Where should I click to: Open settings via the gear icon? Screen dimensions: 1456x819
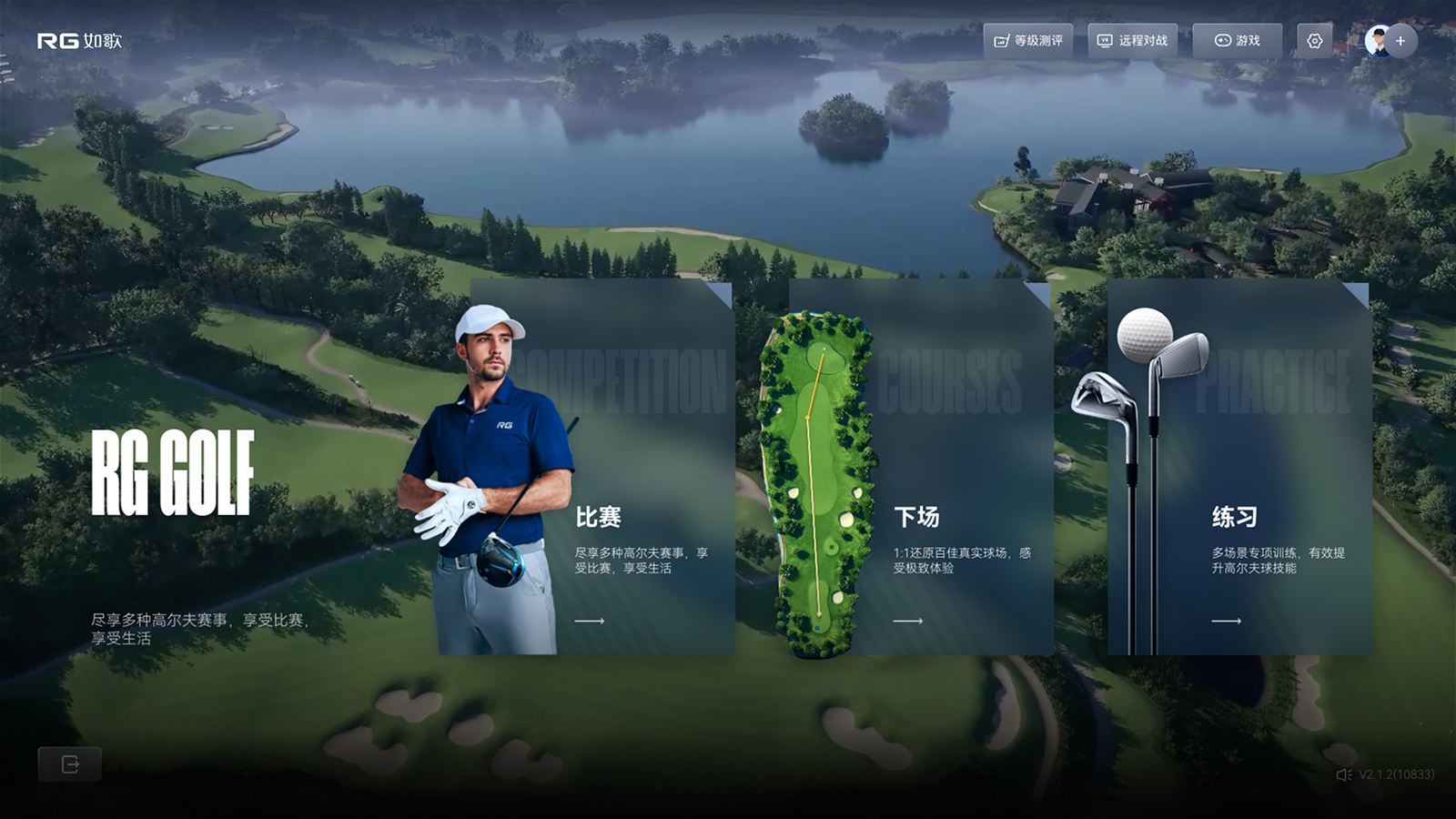[x=1315, y=41]
